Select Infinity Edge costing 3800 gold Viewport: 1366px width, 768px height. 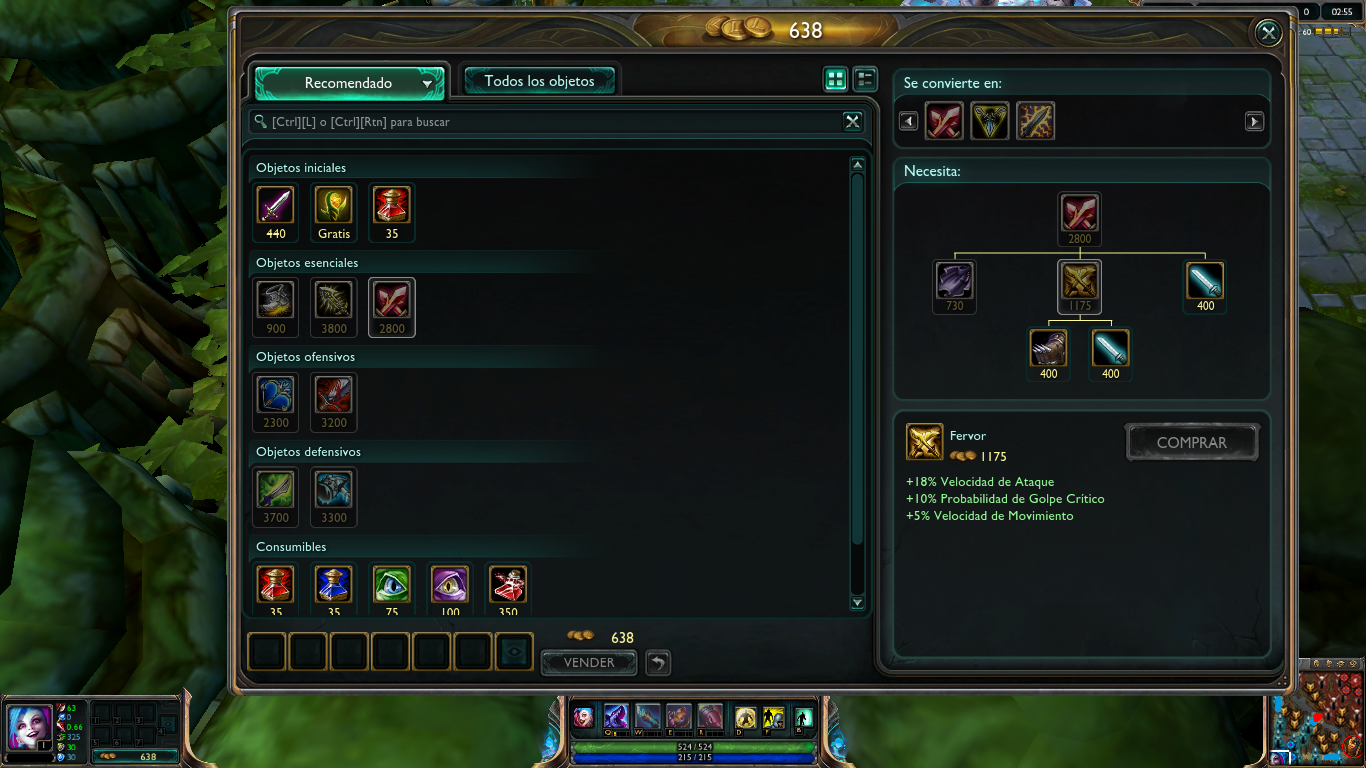[x=333, y=300]
